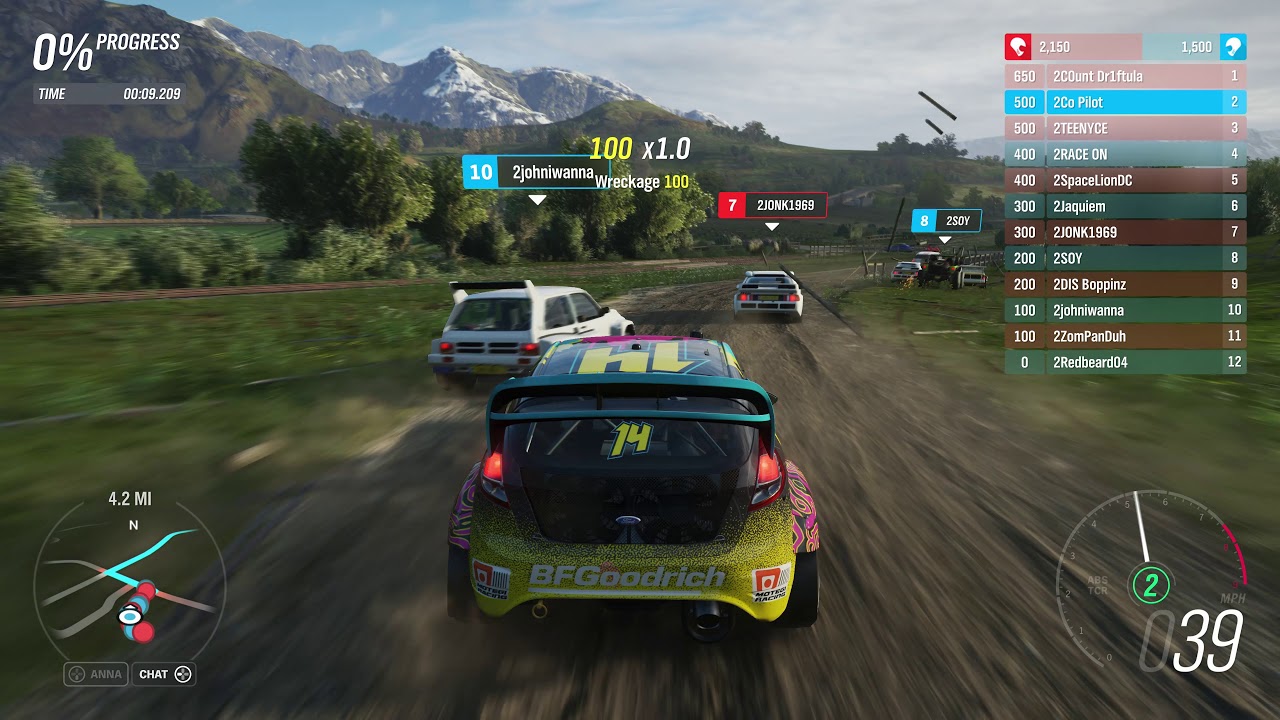Click the red 2JONK1969 name tag over car
Image resolution: width=1280 pixels, height=720 pixels.
tap(772, 205)
